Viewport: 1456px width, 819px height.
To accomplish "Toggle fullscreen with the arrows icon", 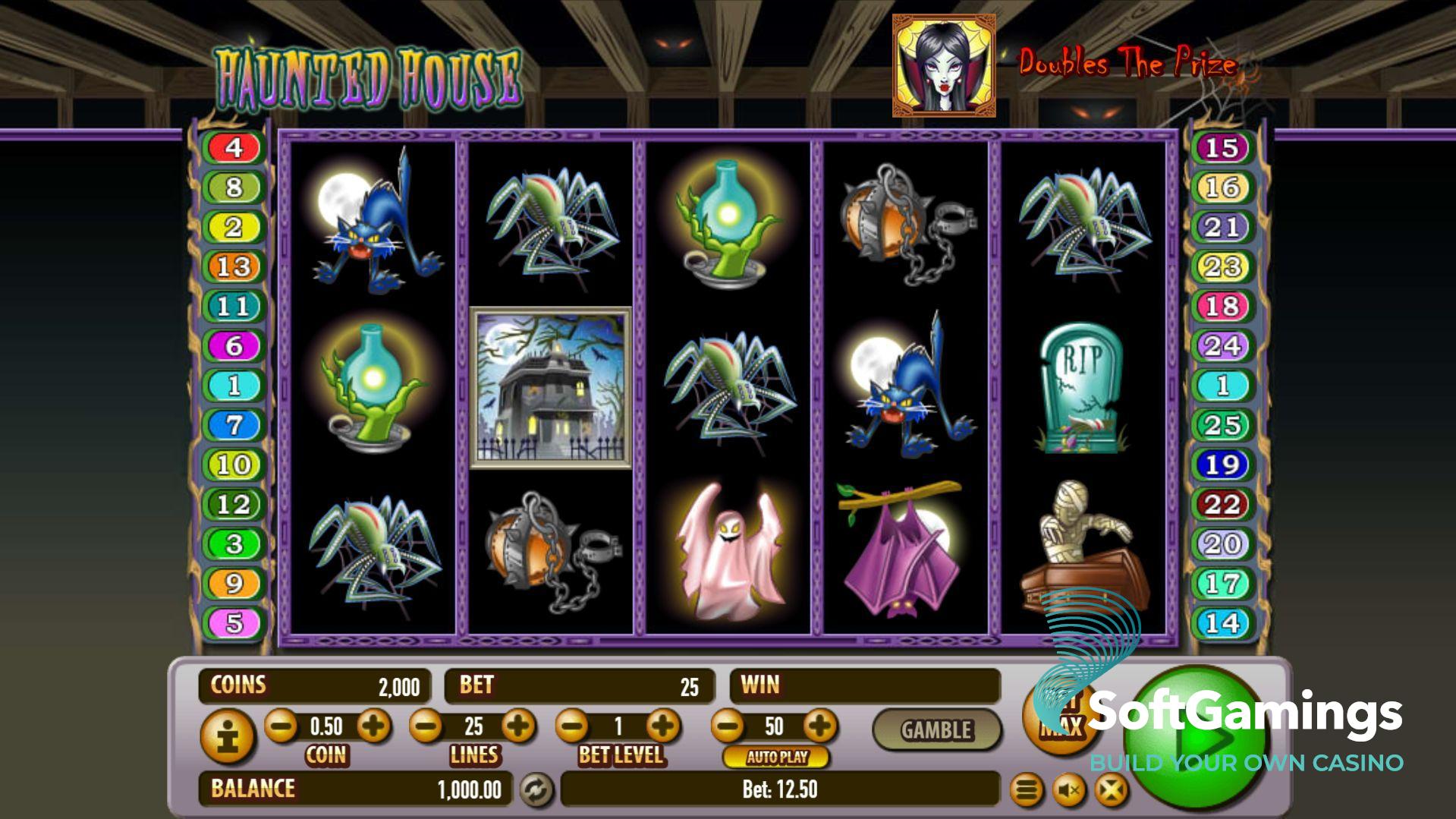I will (1111, 791).
